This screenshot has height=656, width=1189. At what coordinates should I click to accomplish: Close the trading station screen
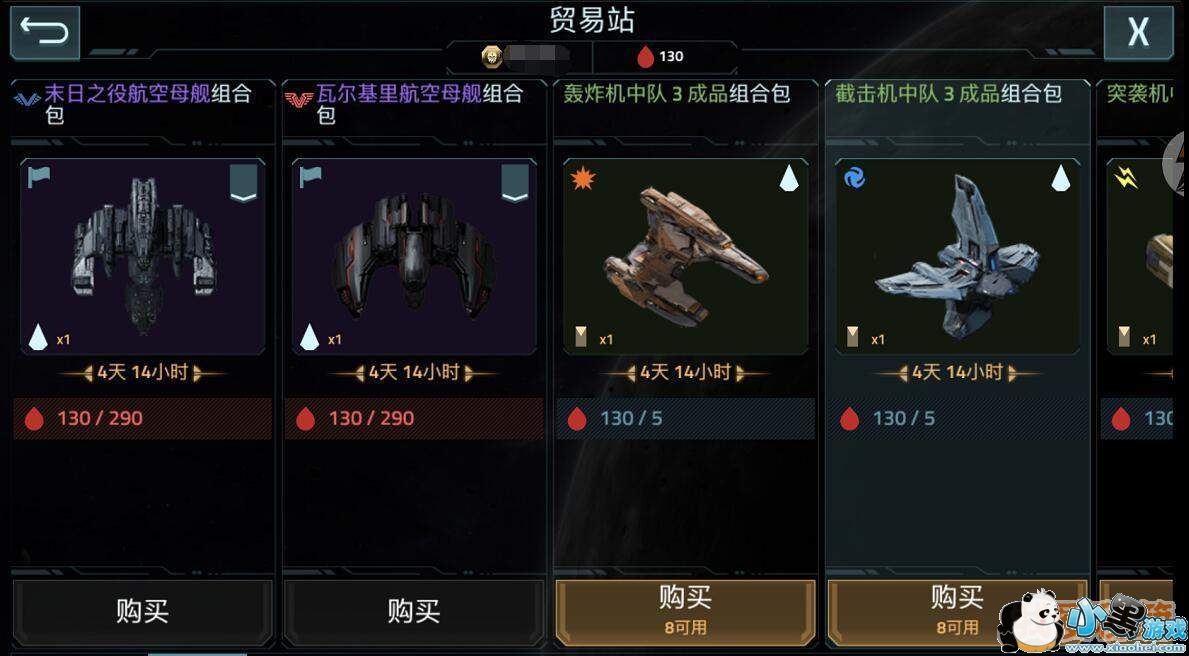tap(1137, 33)
